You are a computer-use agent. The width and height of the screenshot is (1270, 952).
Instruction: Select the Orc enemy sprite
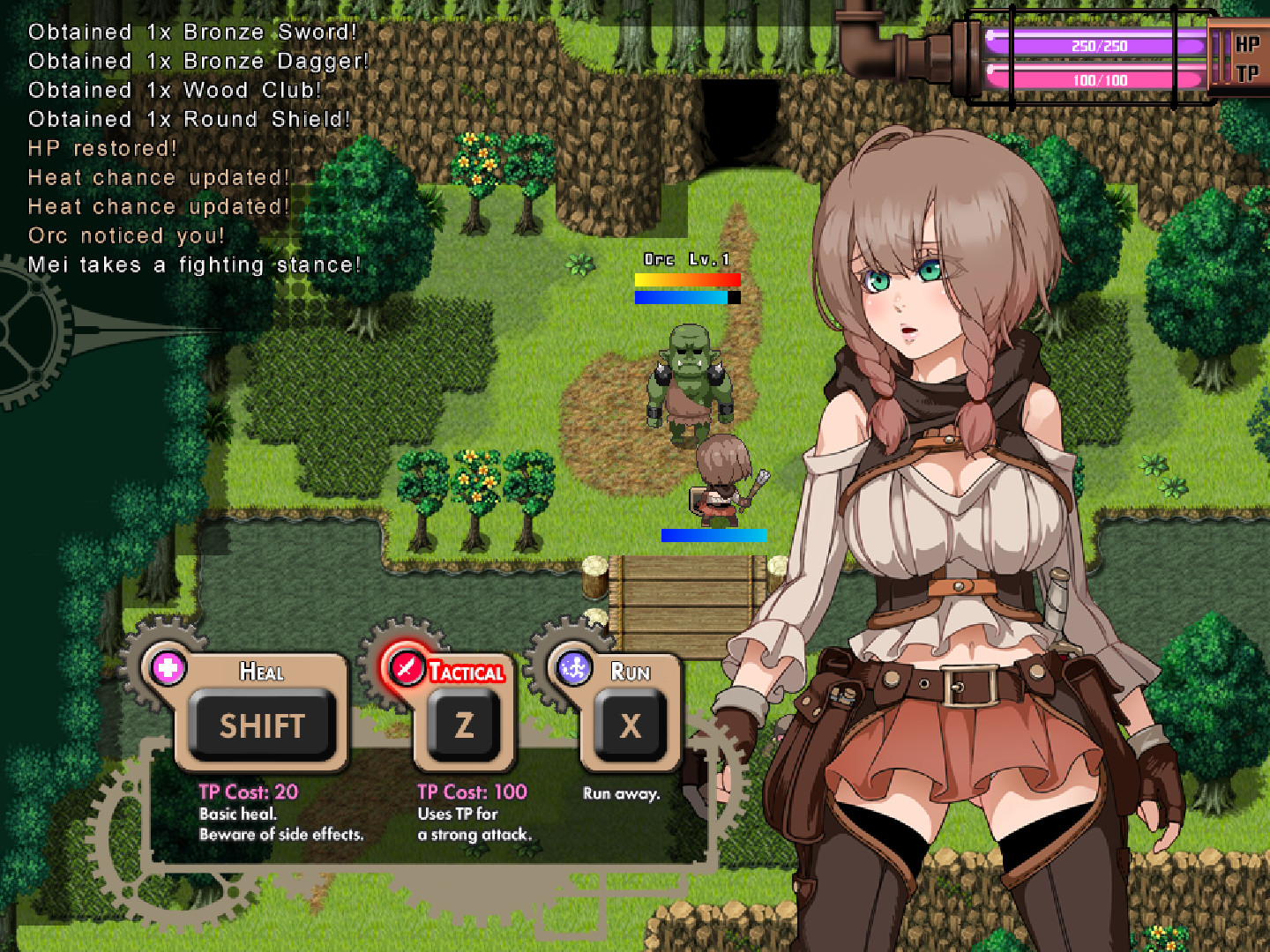(690, 379)
